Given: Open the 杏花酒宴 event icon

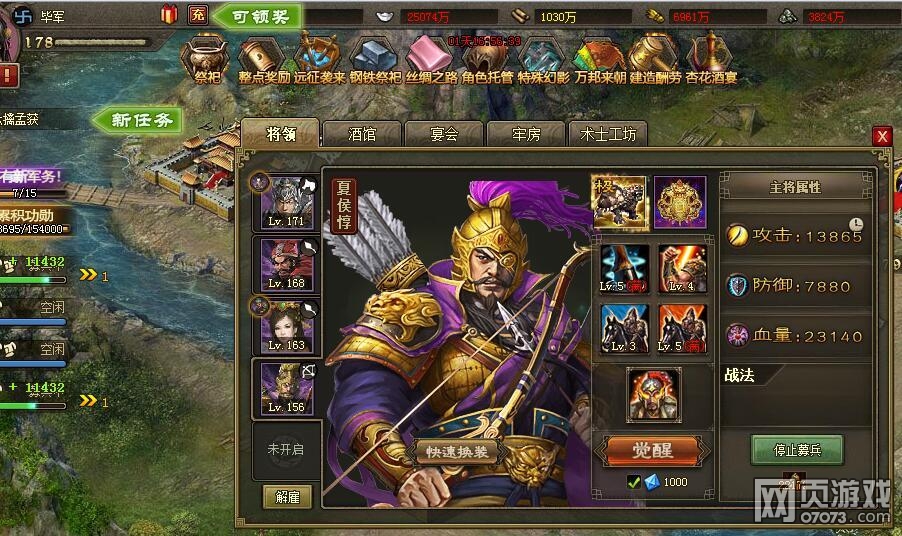Looking at the screenshot, I should pyautogui.click(x=711, y=59).
